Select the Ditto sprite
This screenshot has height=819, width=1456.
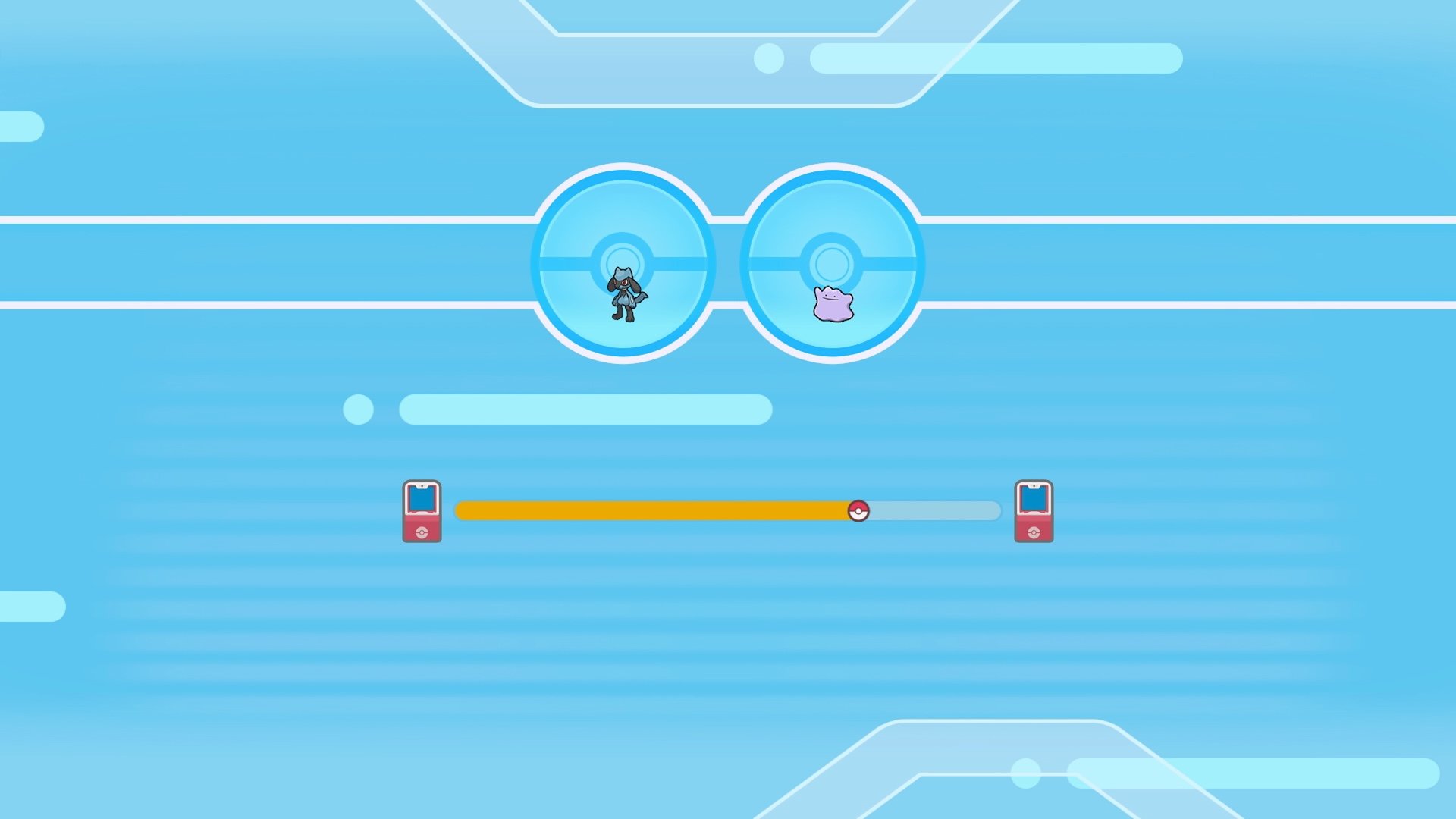[x=833, y=302]
